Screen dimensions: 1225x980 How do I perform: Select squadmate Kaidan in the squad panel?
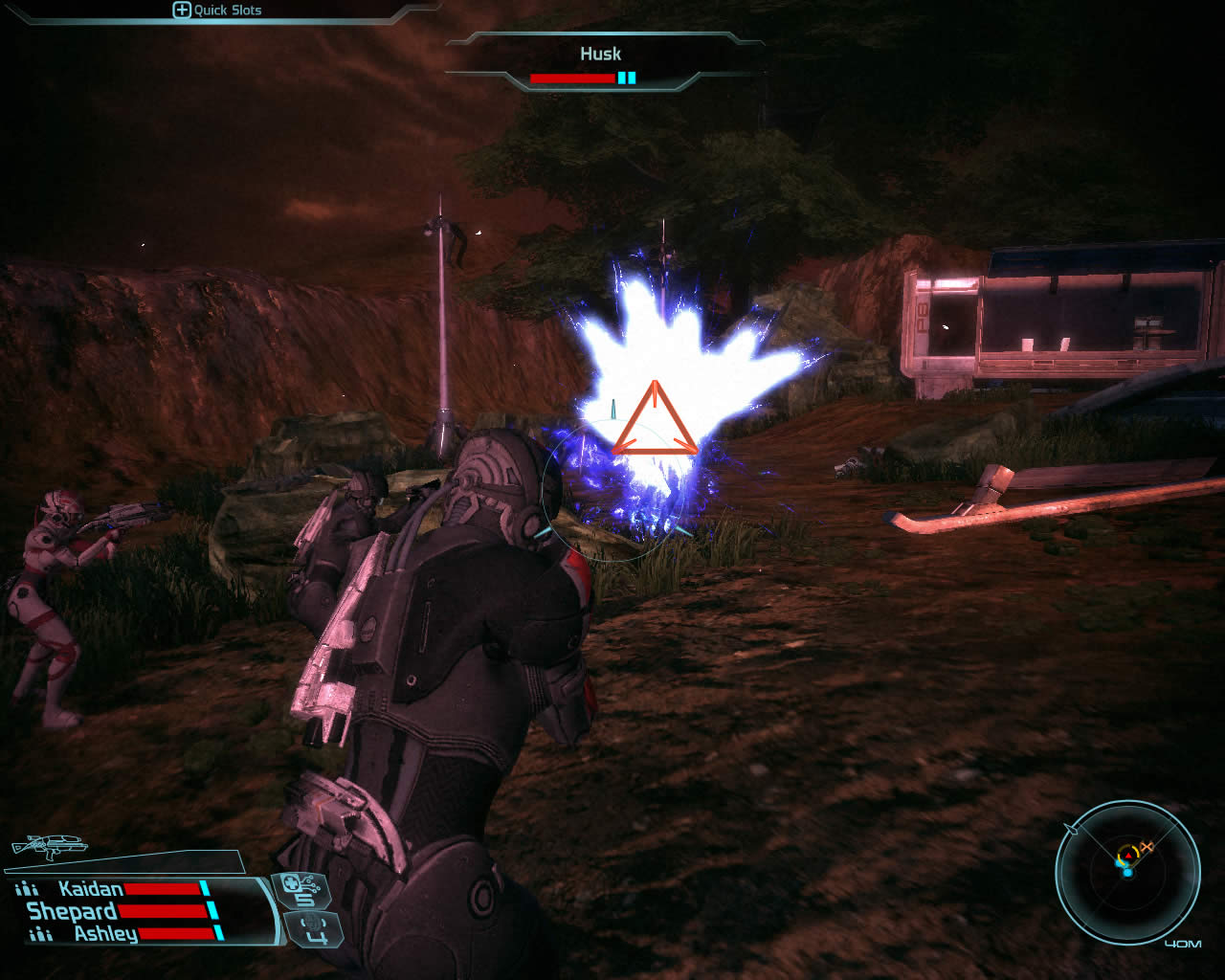91,889
